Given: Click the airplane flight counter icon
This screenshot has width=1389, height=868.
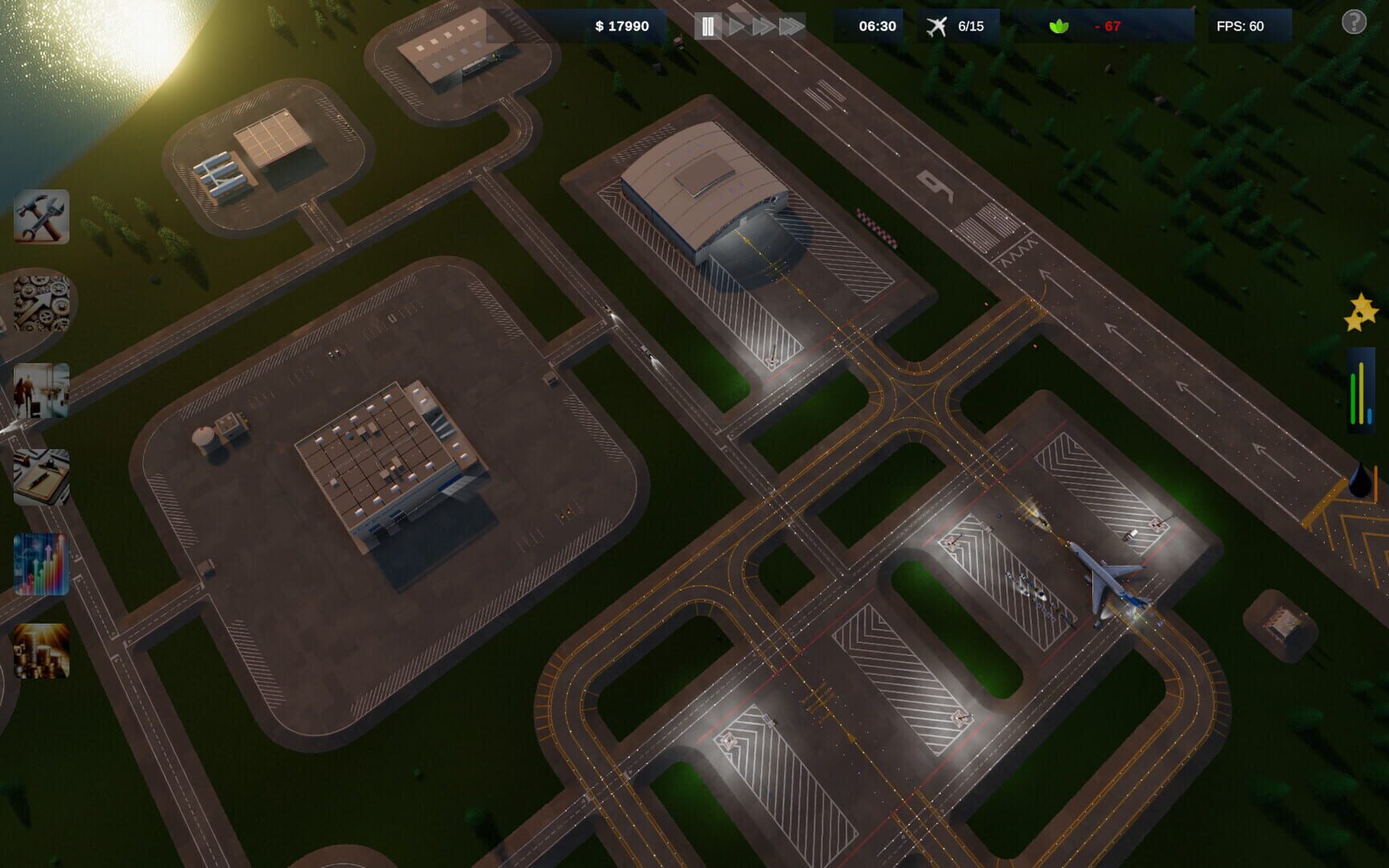Looking at the screenshot, I should 935,25.
